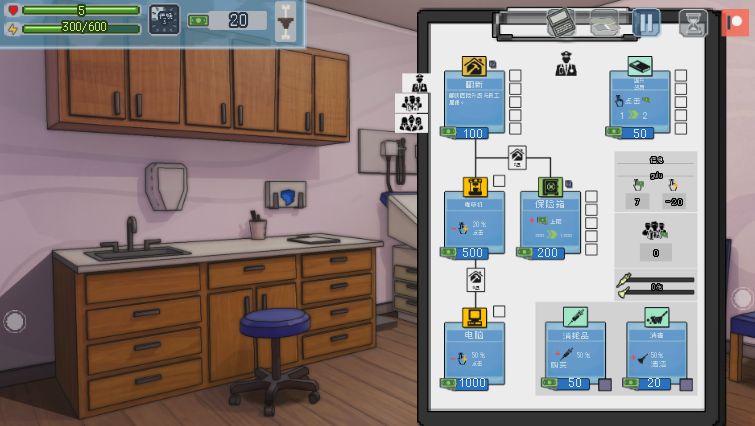Open the calculator device icon
755x426 pixels.
[560, 22]
